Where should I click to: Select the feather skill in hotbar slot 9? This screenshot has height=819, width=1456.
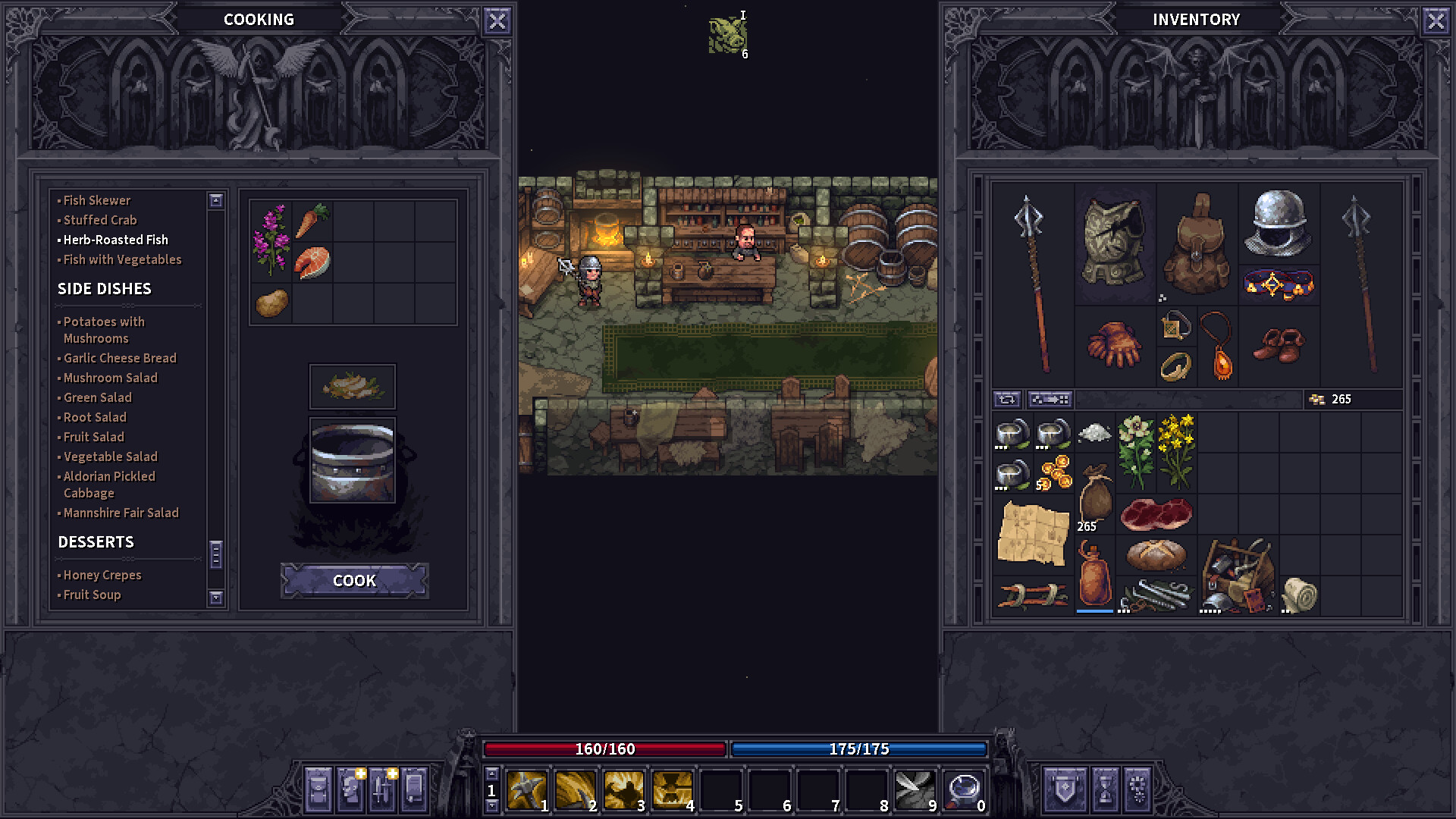click(x=914, y=789)
